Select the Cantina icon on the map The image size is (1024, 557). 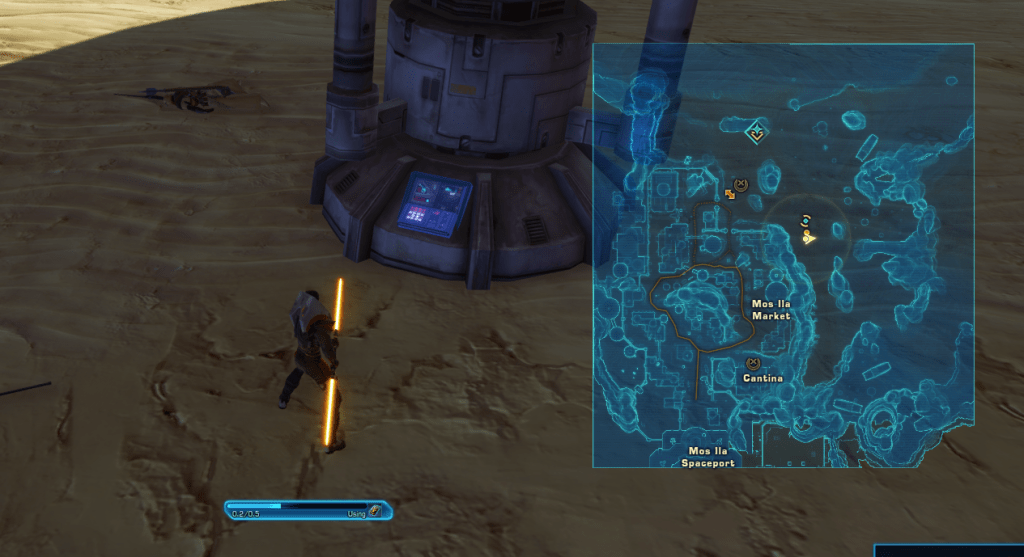(x=753, y=363)
